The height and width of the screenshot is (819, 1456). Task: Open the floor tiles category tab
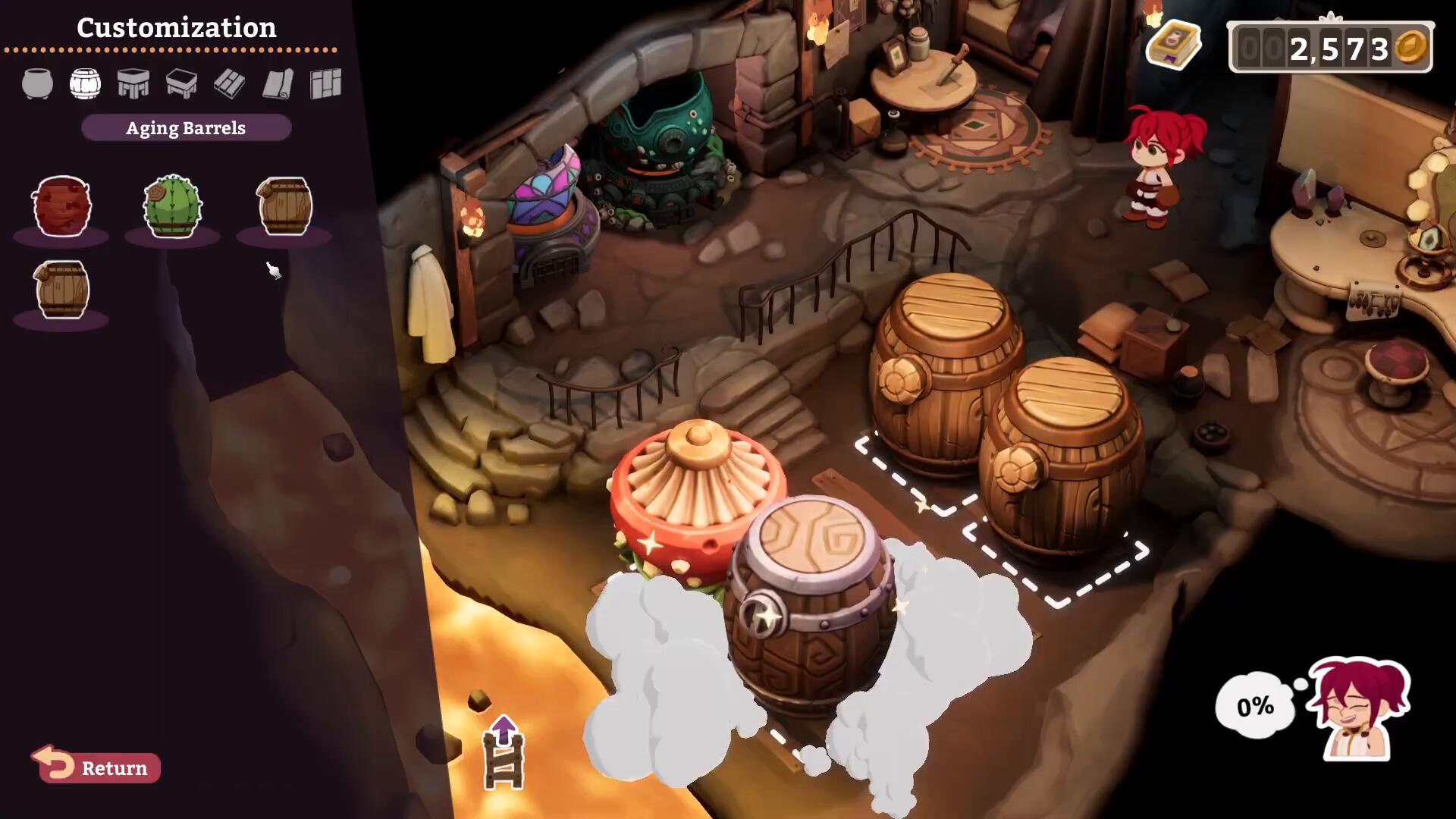coord(229,84)
